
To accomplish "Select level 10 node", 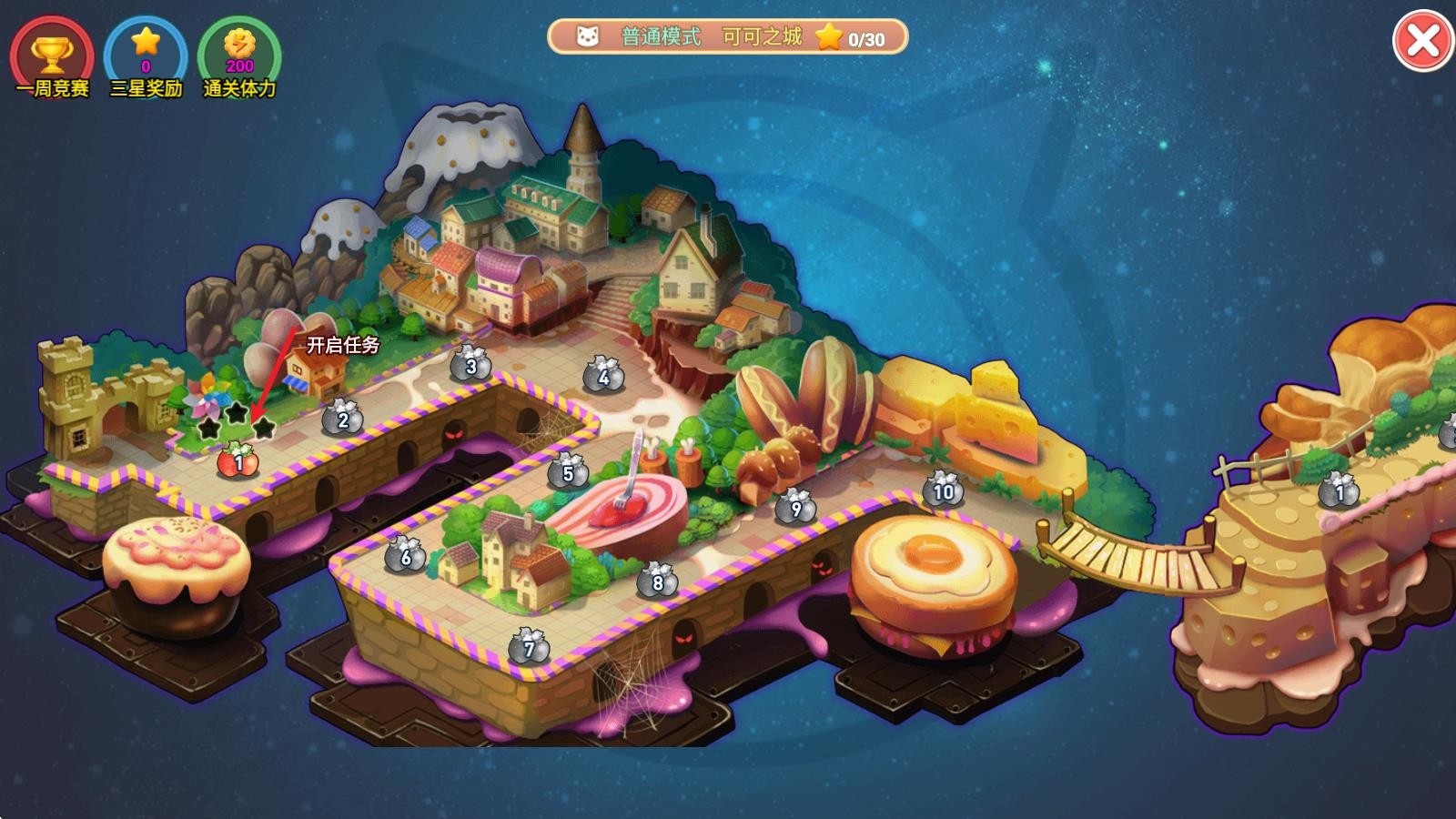I will [x=943, y=490].
